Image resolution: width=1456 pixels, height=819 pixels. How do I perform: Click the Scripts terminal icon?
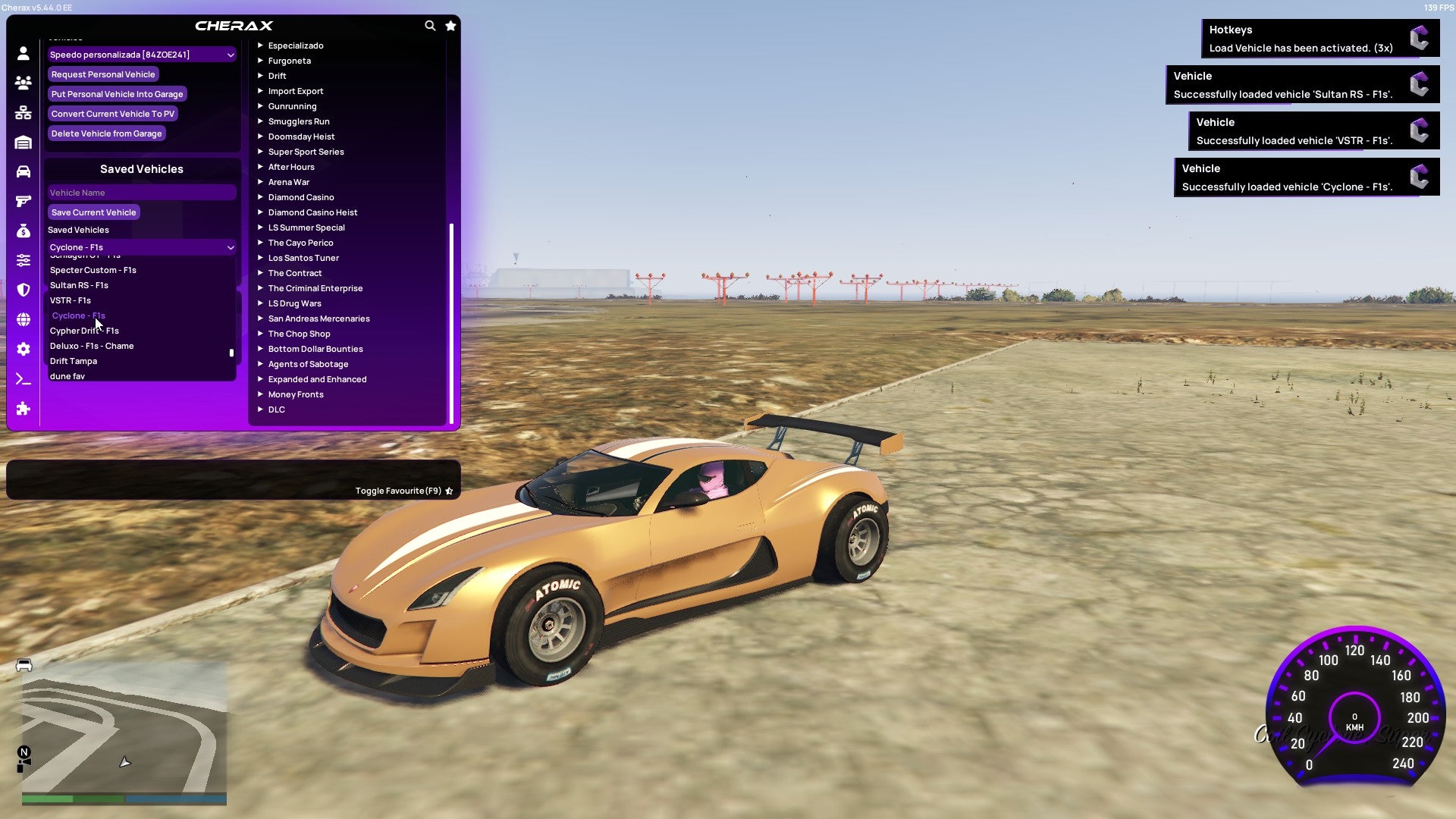pyautogui.click(x=23, y=378)
